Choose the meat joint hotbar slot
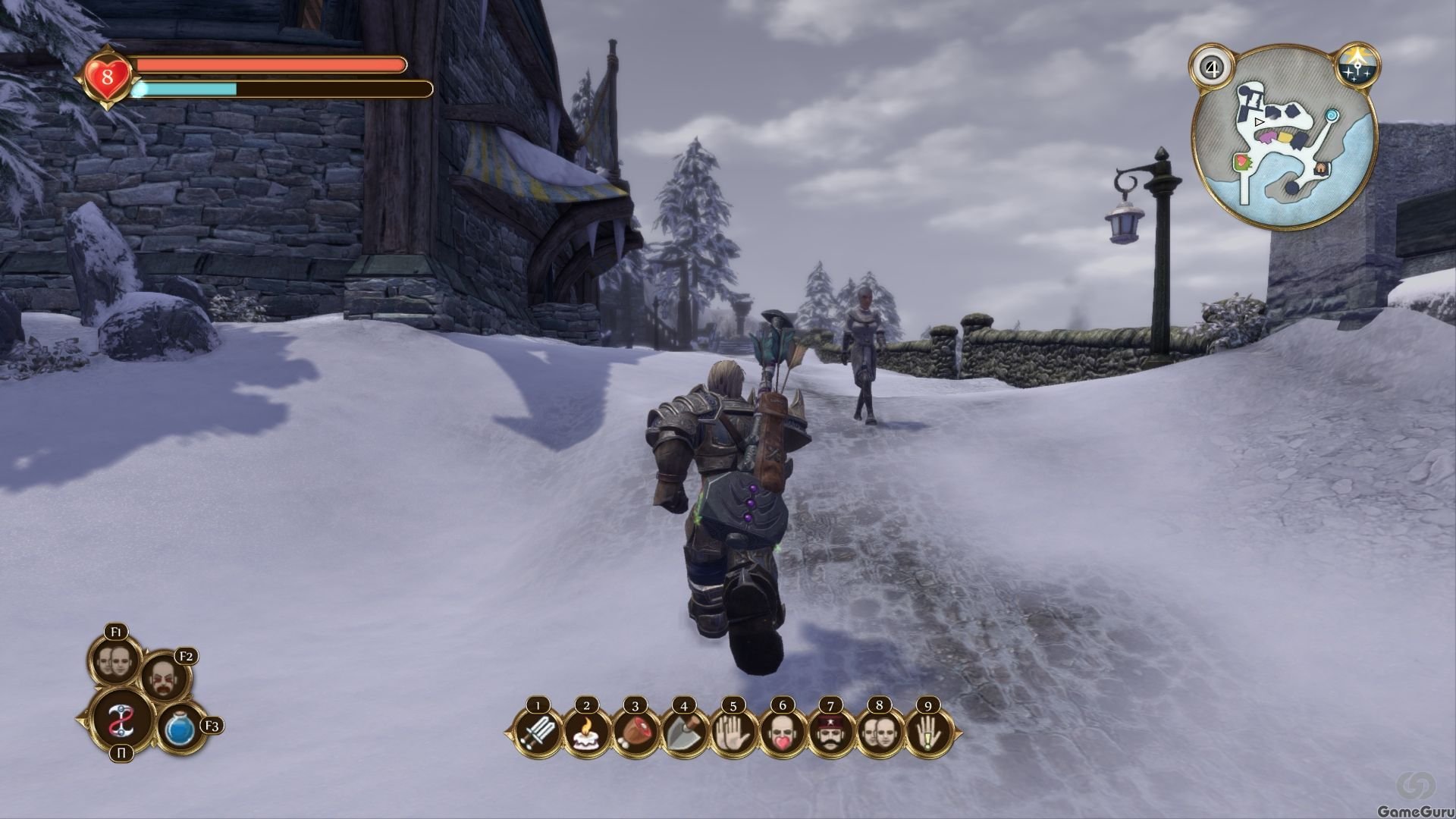The height and width of the screenshot is (819, 1456). (x=635, y=734)
